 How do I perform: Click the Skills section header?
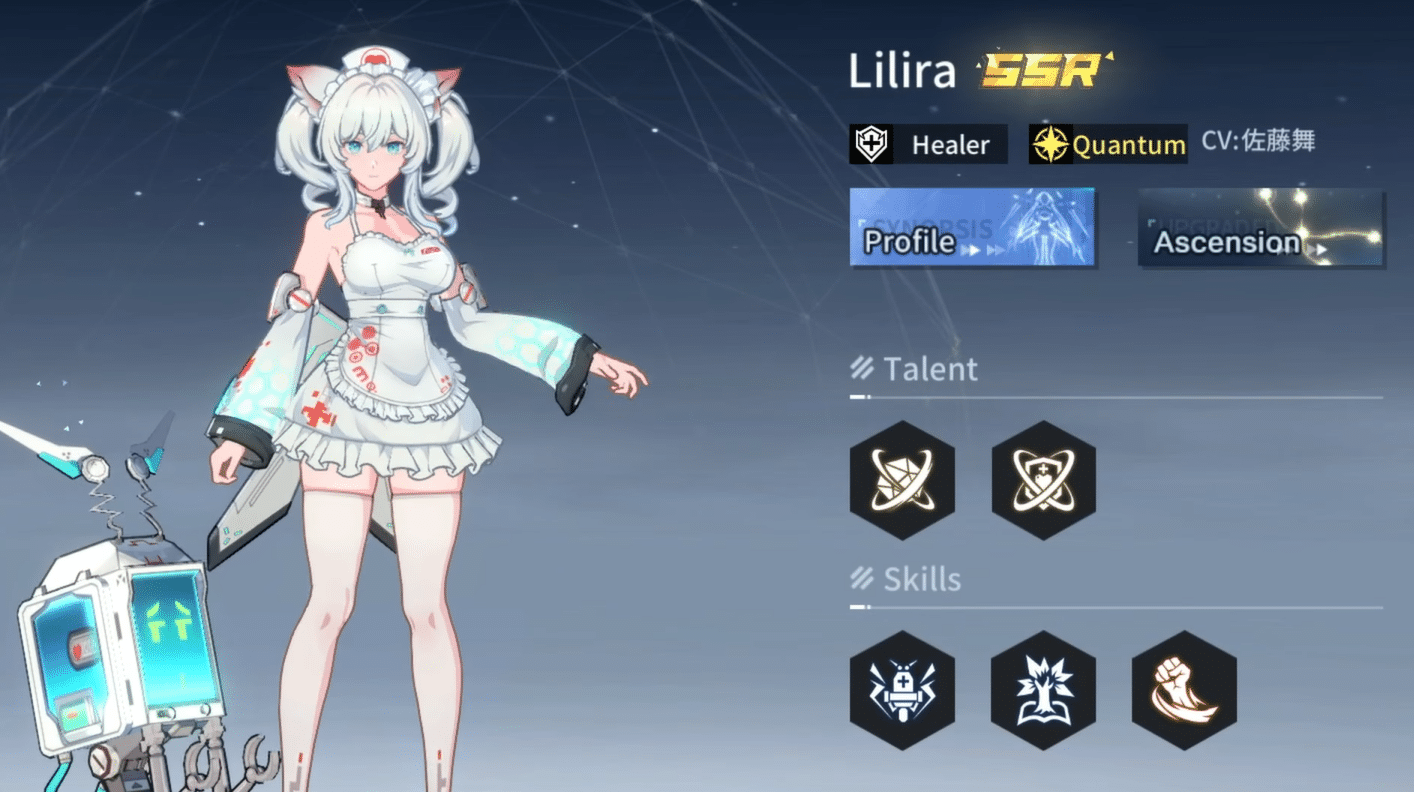pyautogui.click(x=920, y=579)
